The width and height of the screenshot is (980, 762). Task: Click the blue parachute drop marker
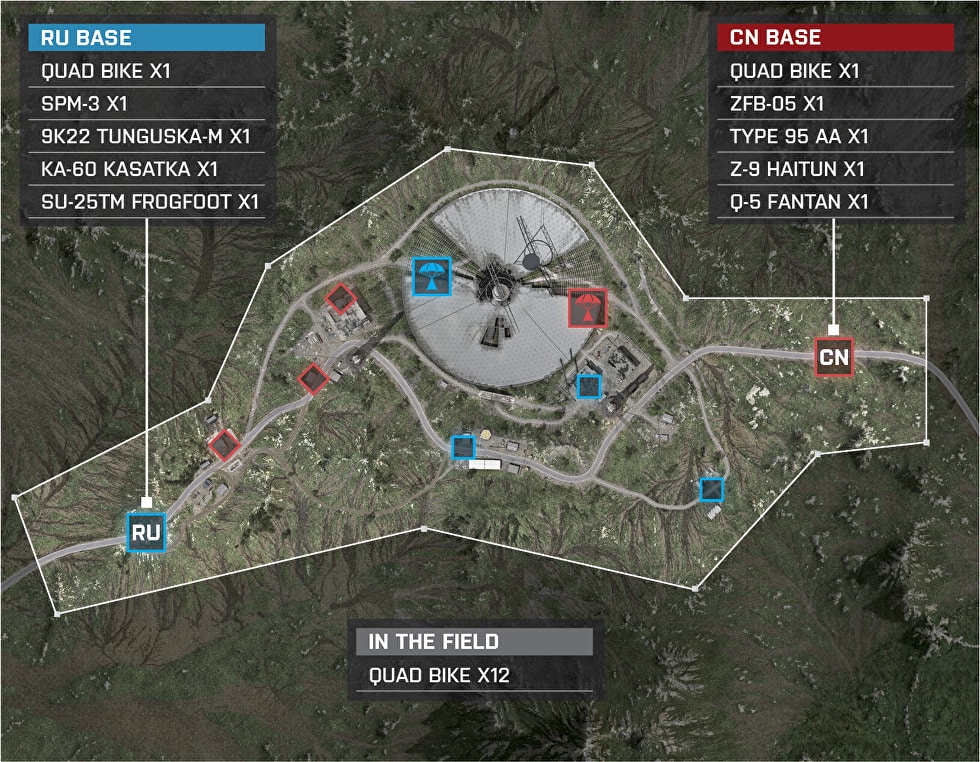coord(432,276)
